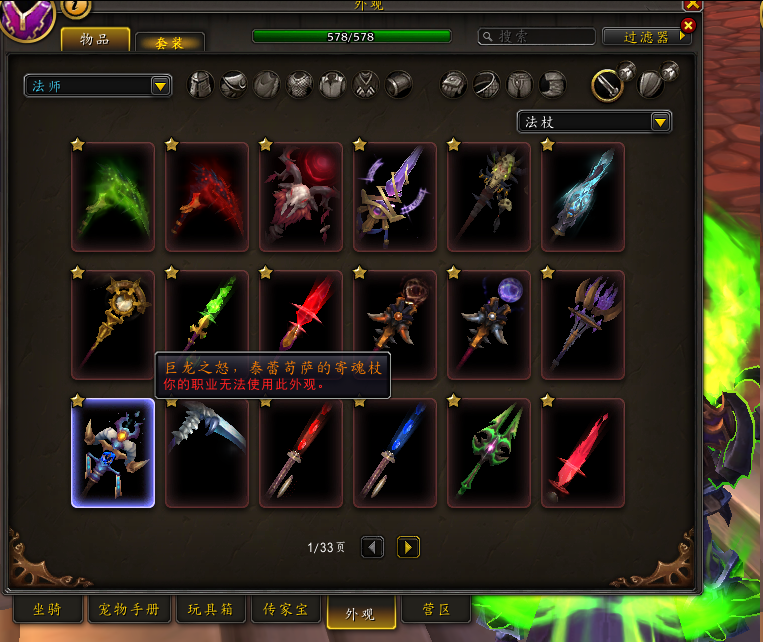Open the 过滤器 filter menu
Screen dimensions: 763x642
[647, 36]
